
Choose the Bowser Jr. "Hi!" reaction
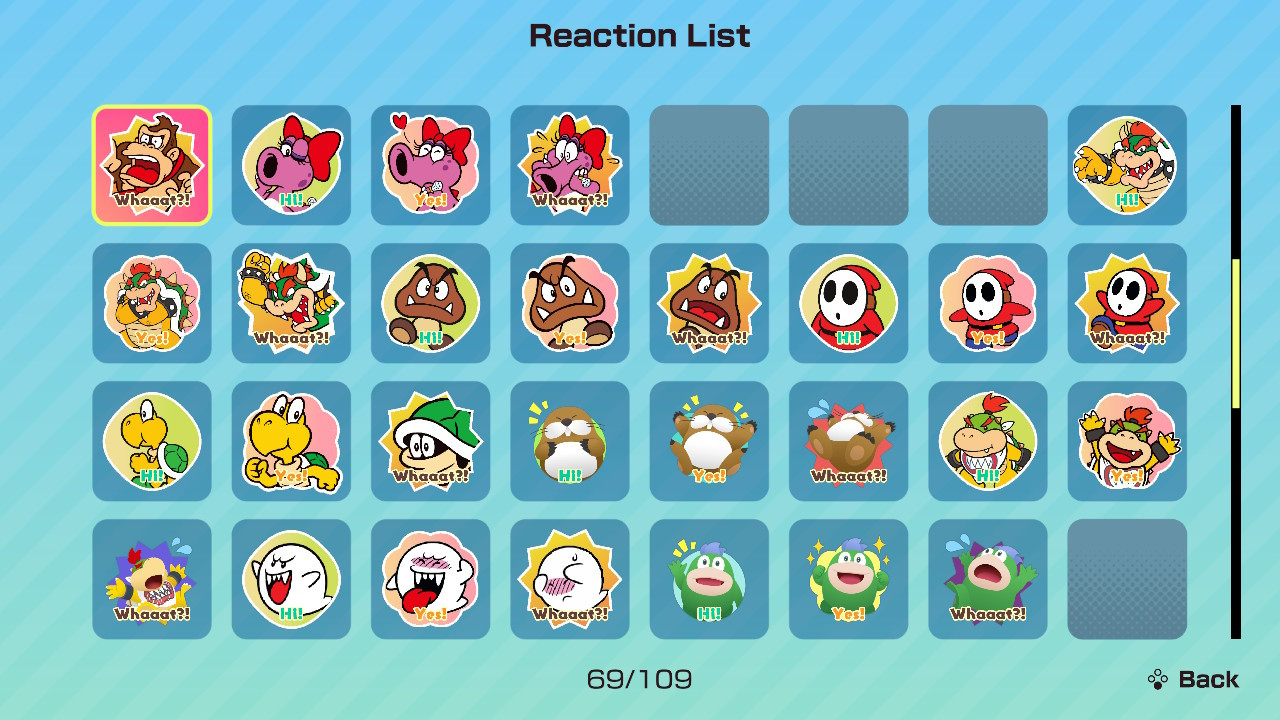pos(987,441)
